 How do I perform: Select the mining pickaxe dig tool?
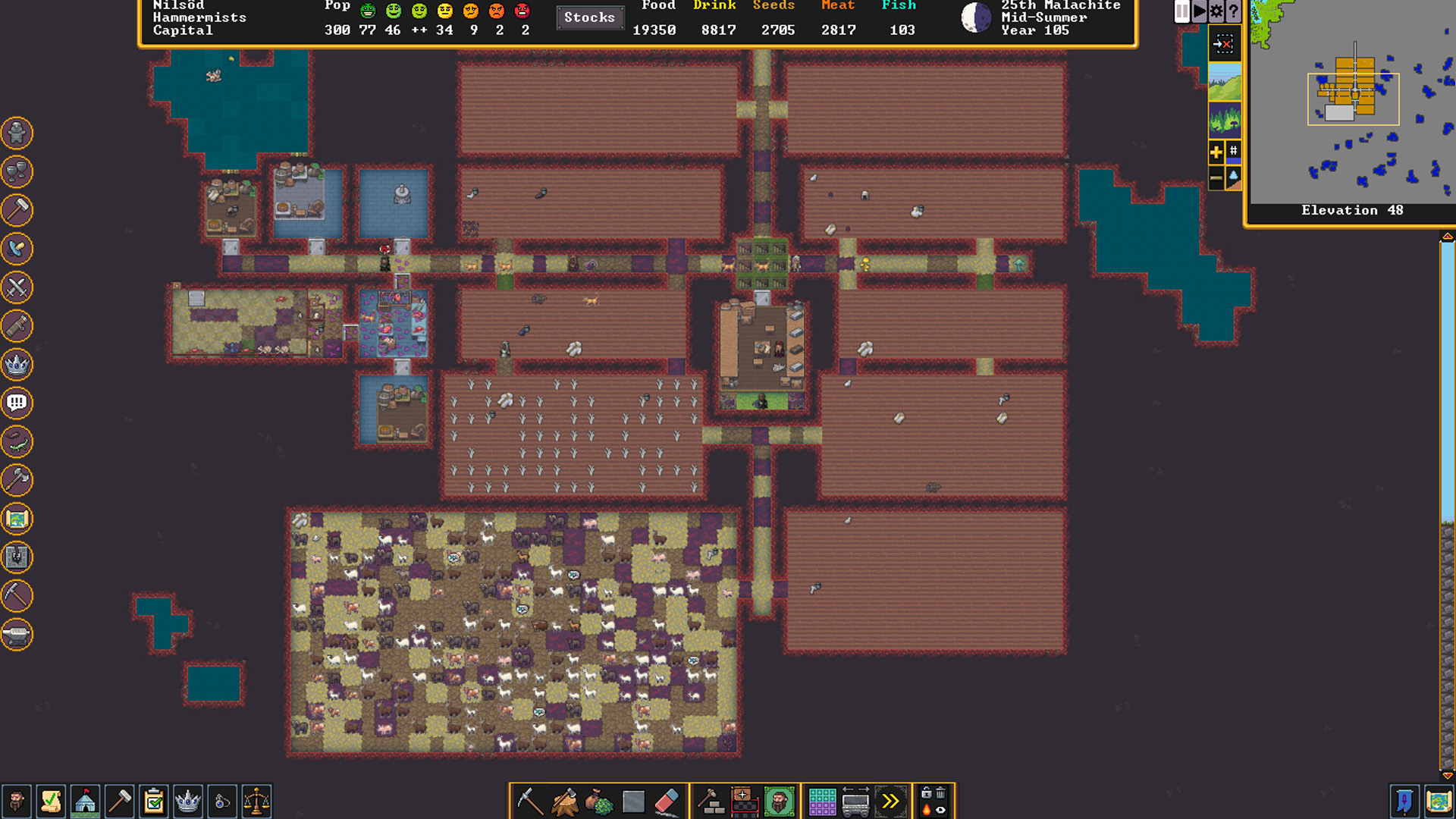(529, 802)
